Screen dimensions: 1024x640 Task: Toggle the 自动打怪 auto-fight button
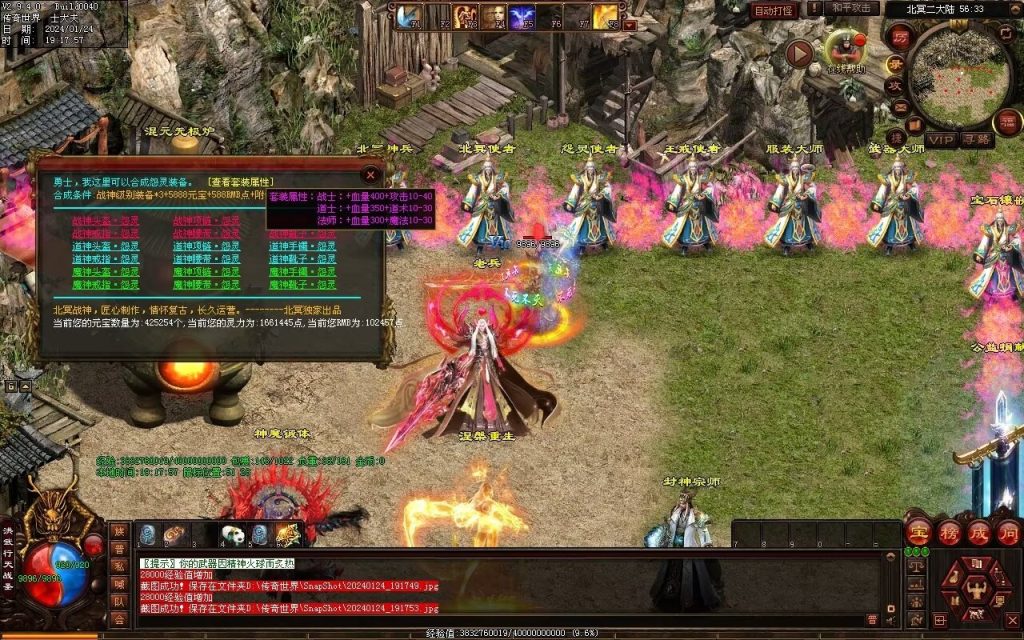(x=774, y=10)
